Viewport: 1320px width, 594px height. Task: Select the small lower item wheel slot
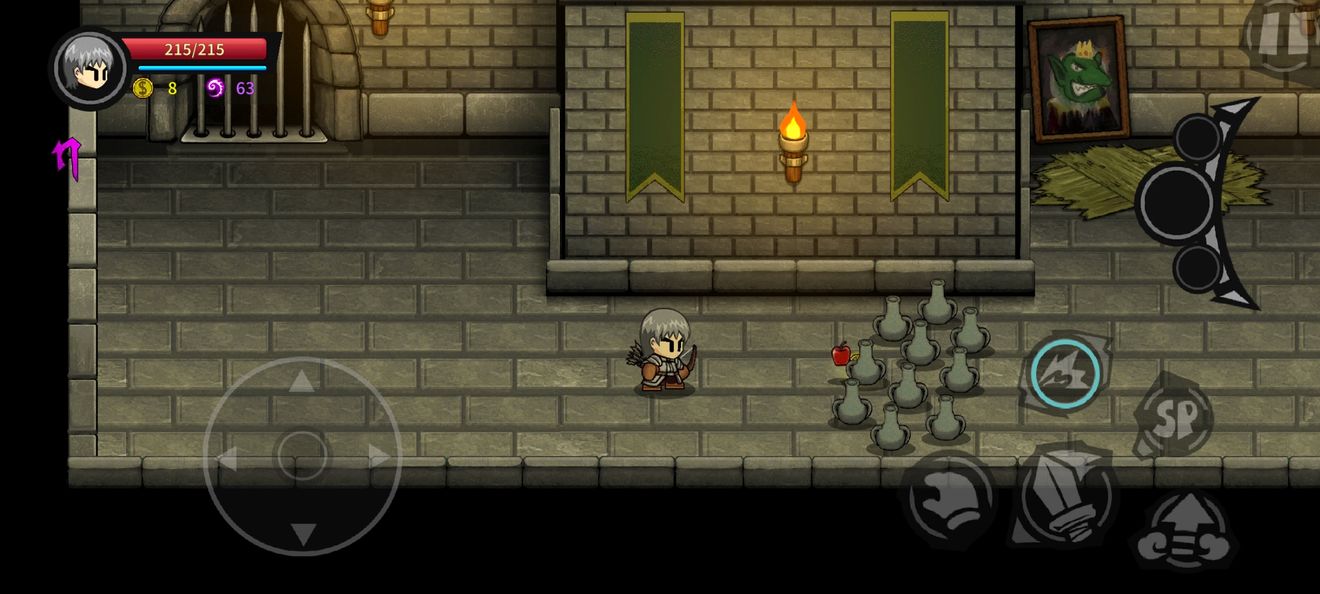click(1197, 268)
